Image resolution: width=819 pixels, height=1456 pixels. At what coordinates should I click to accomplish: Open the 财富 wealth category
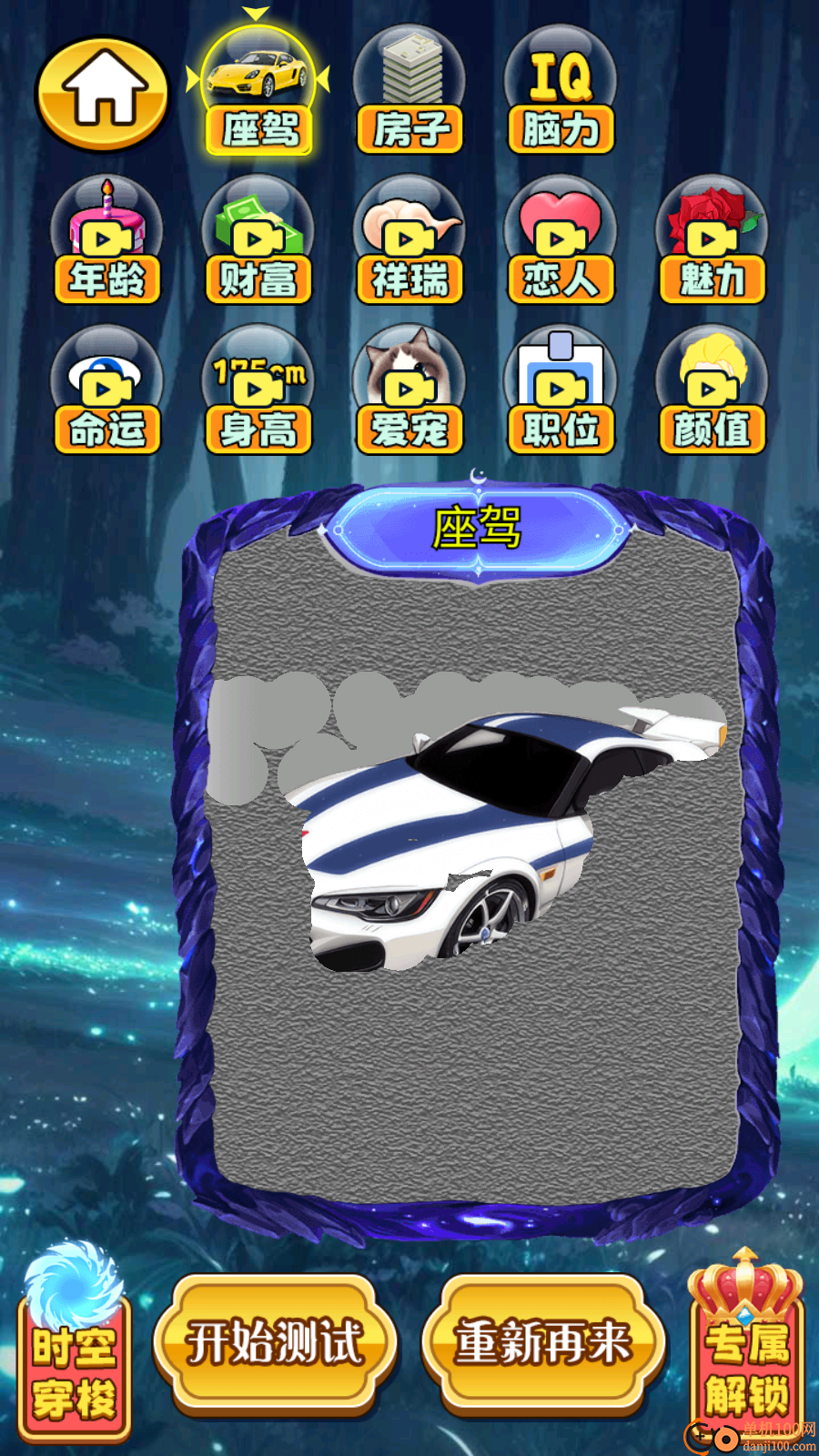tap(258, 243)
